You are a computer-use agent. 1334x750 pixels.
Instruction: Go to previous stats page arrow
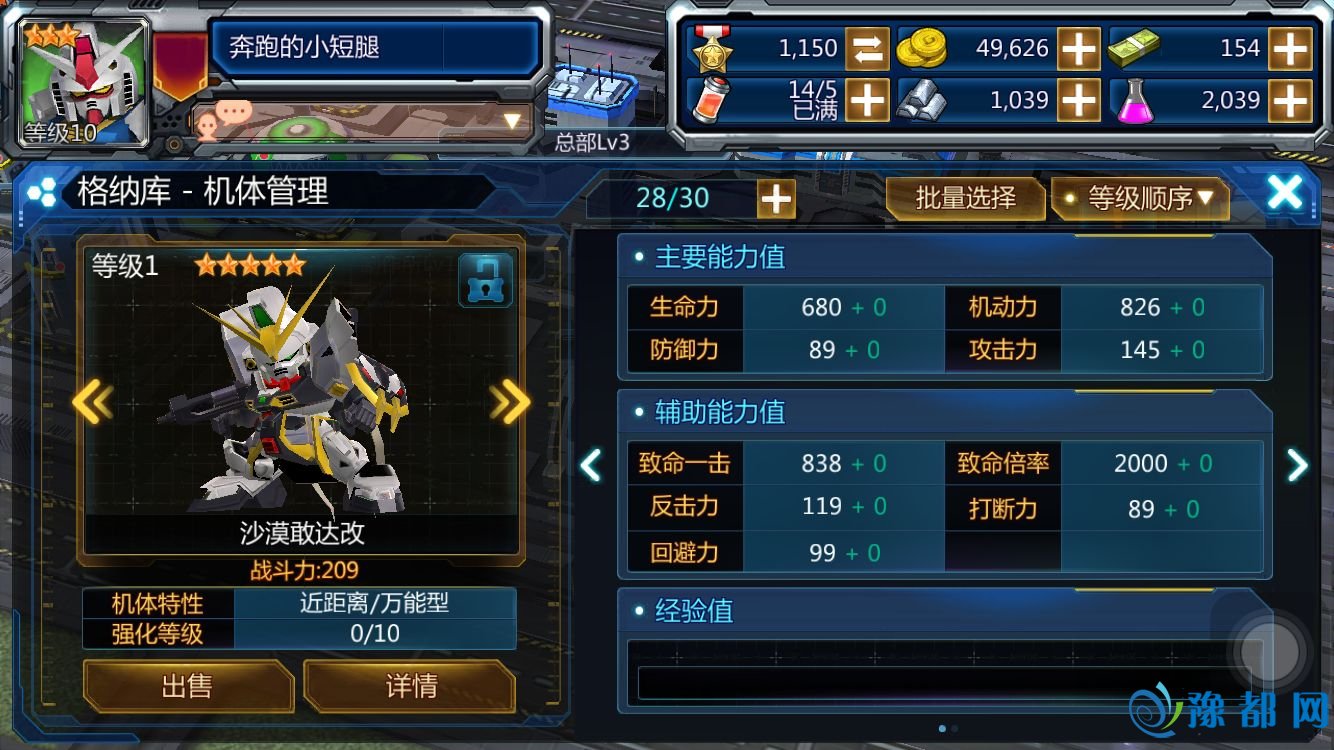click(591, 464)
